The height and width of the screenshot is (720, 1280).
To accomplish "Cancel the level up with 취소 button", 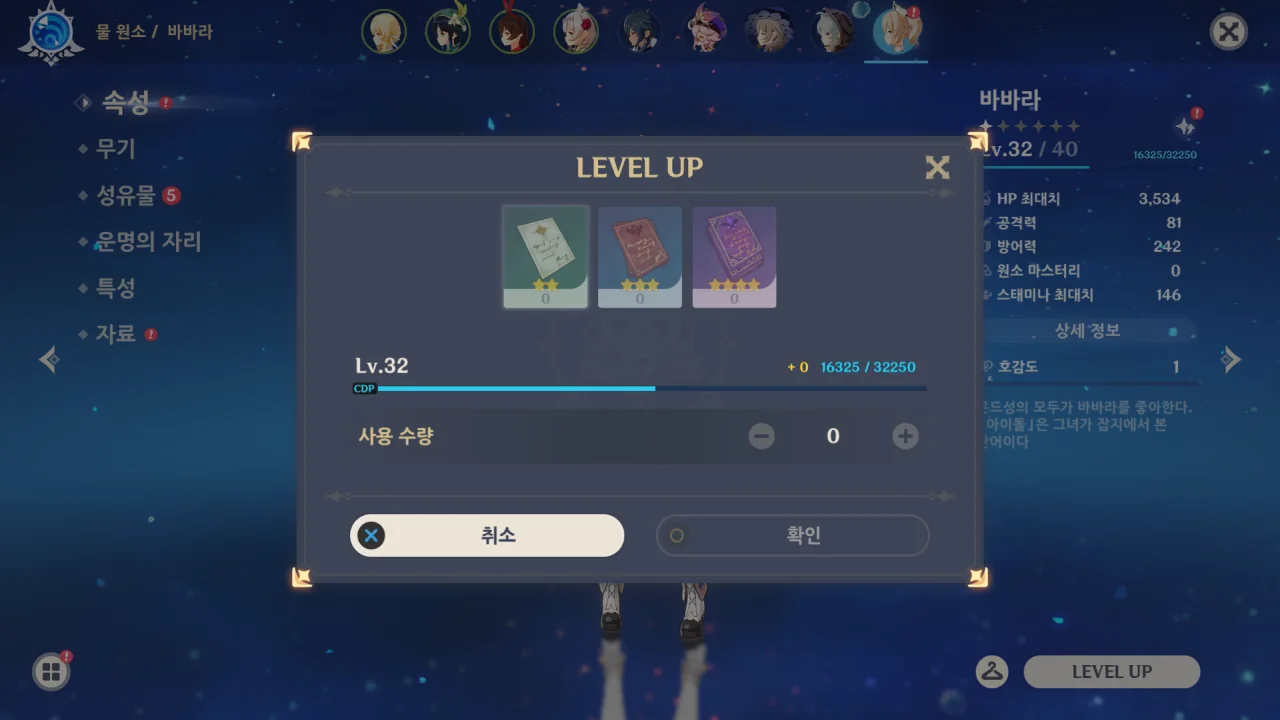I will pos(487,536).
